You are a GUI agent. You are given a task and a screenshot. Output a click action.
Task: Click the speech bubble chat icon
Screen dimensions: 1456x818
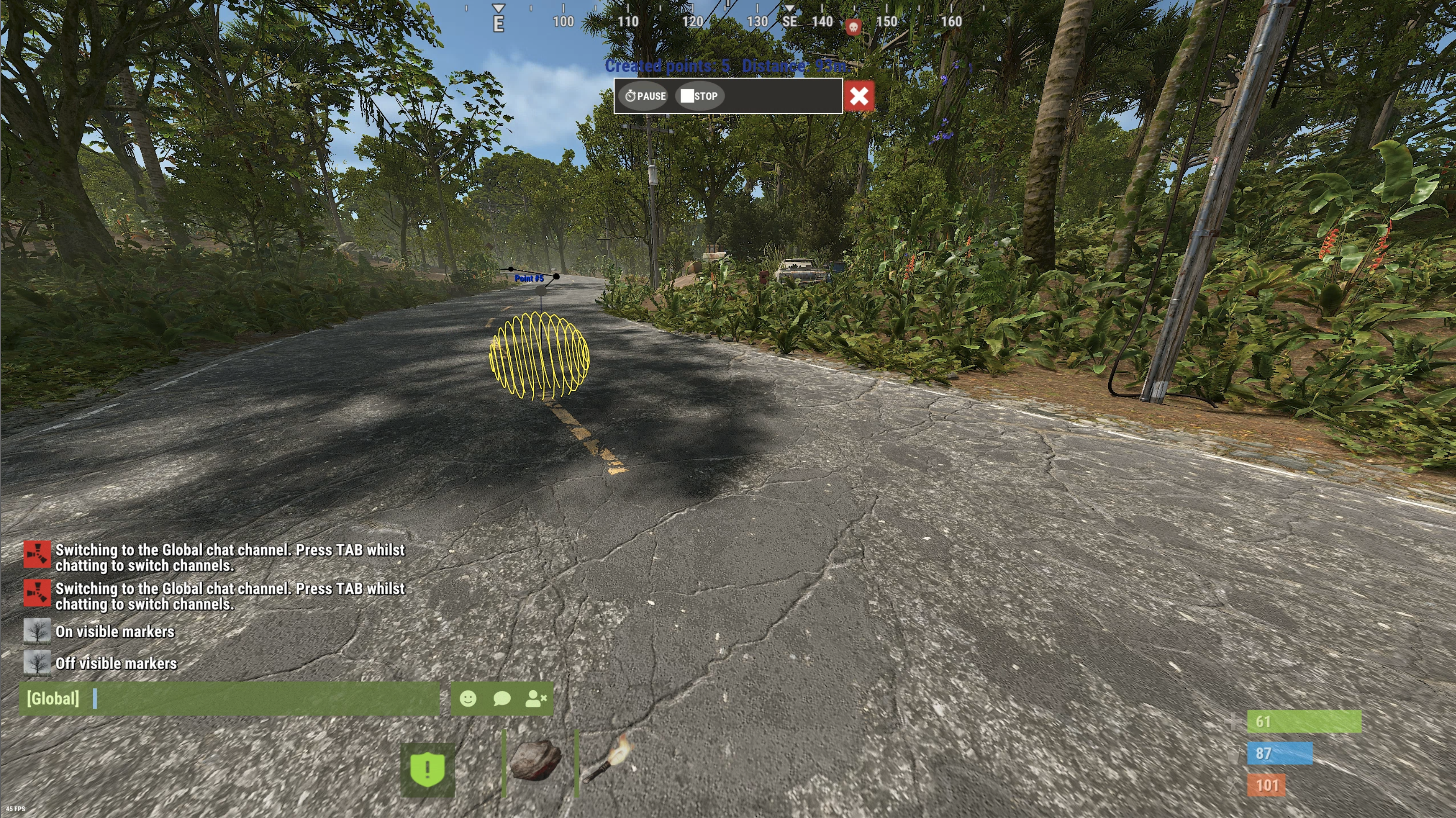tap(501, 699)
